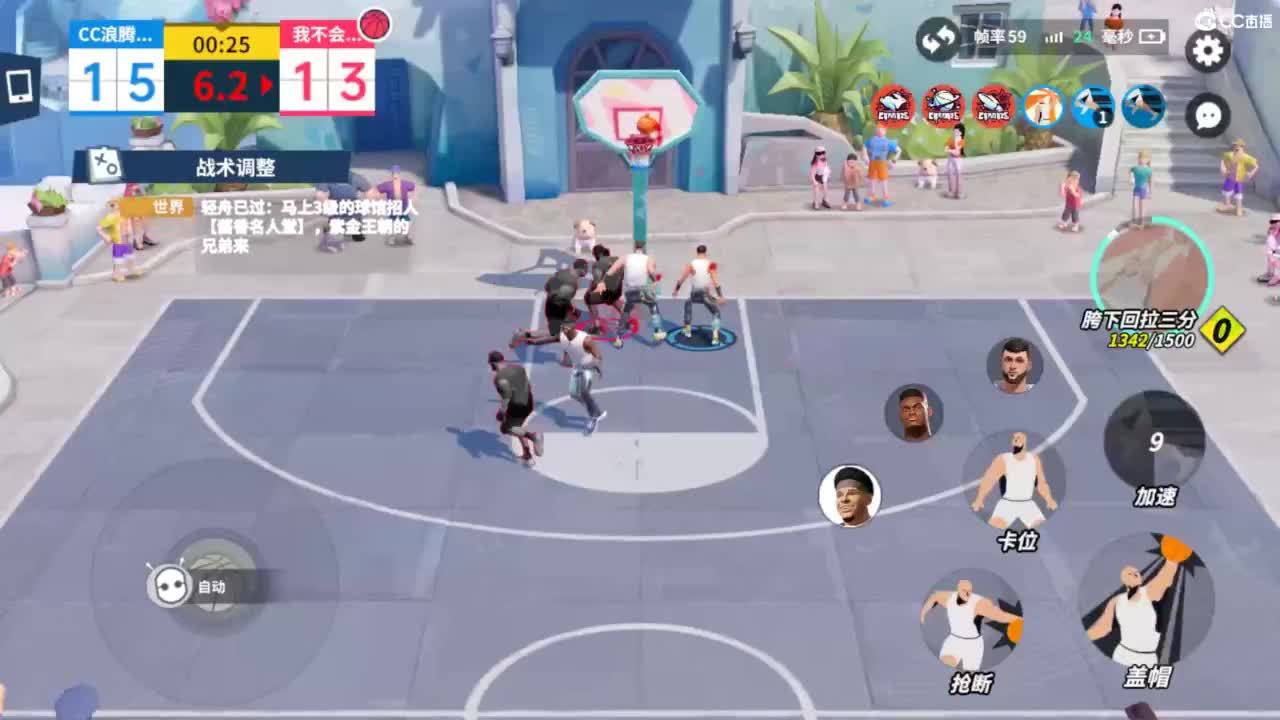Image resolution: width=1280 pixels, height=720 pixels.
Task: Tap the yellow diamond 0 counter
Action: (x=1220, y=331)
